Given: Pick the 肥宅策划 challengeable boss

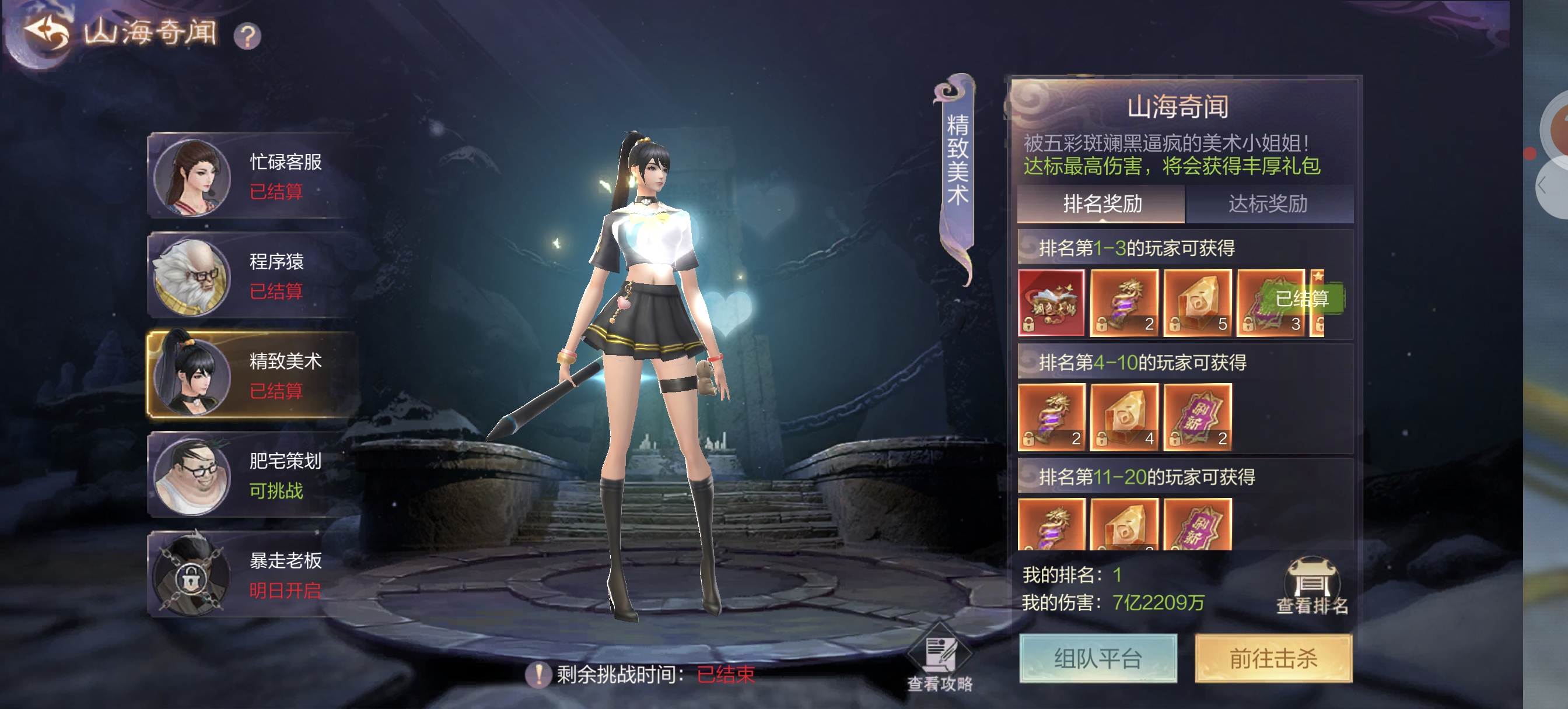Looking at the screenshot, I should [x=253, y=475].
